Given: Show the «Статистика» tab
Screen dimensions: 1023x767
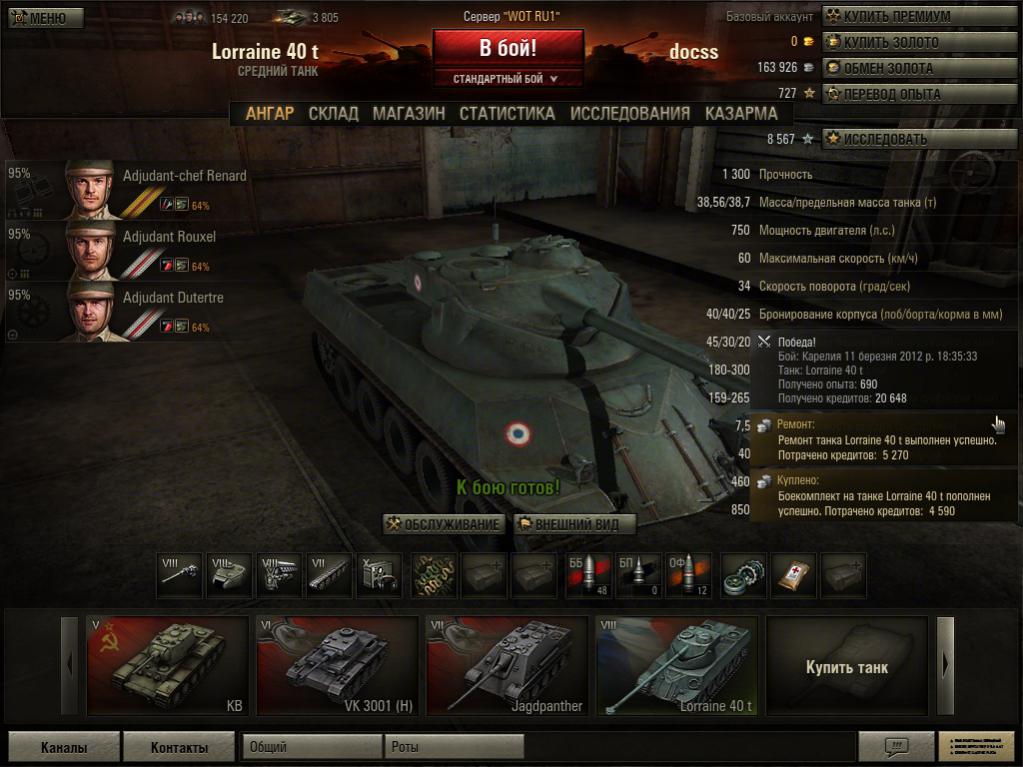Looking at the screenshot, I should [507, 114].
